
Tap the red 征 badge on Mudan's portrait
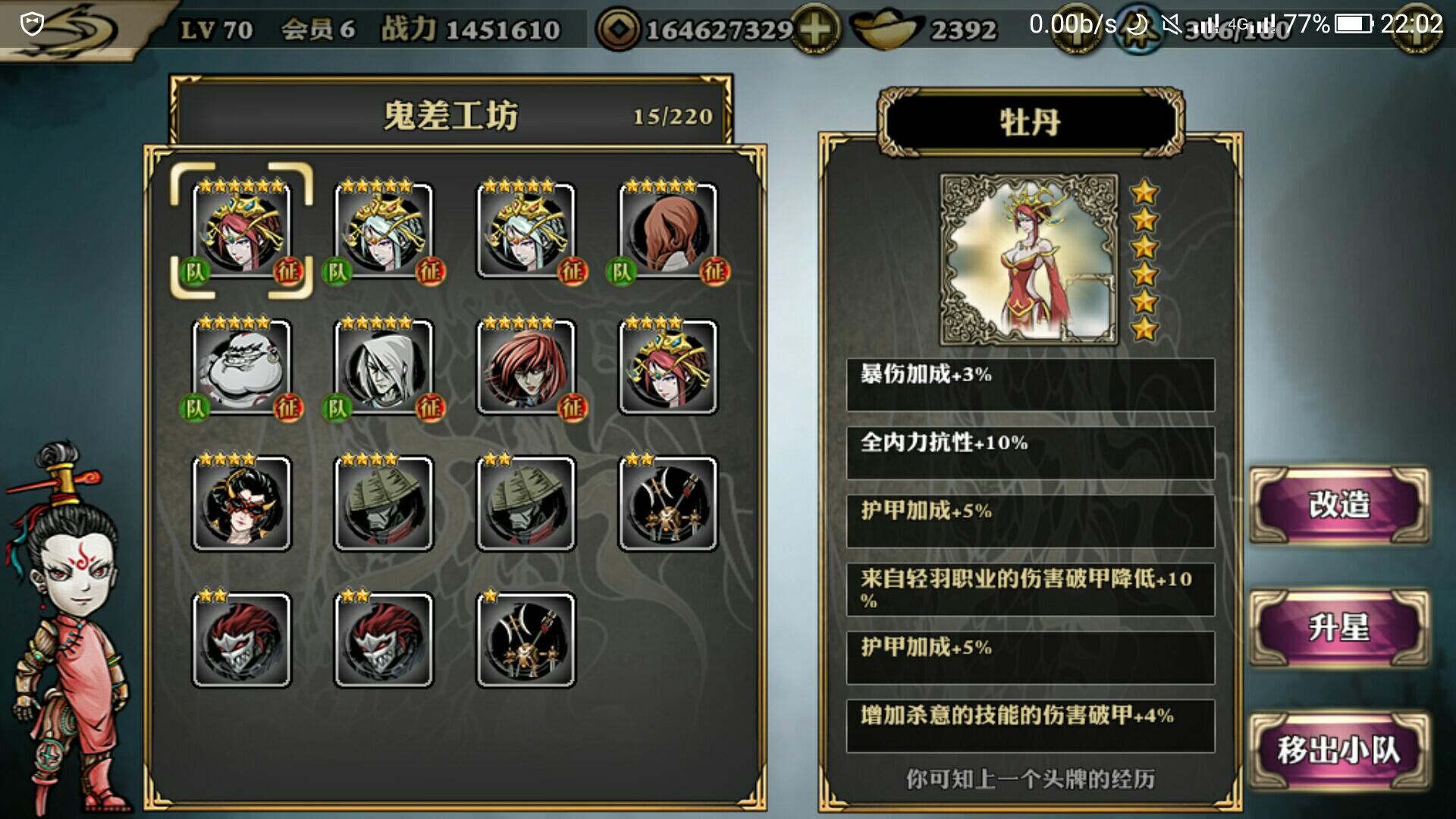(287, 271)
